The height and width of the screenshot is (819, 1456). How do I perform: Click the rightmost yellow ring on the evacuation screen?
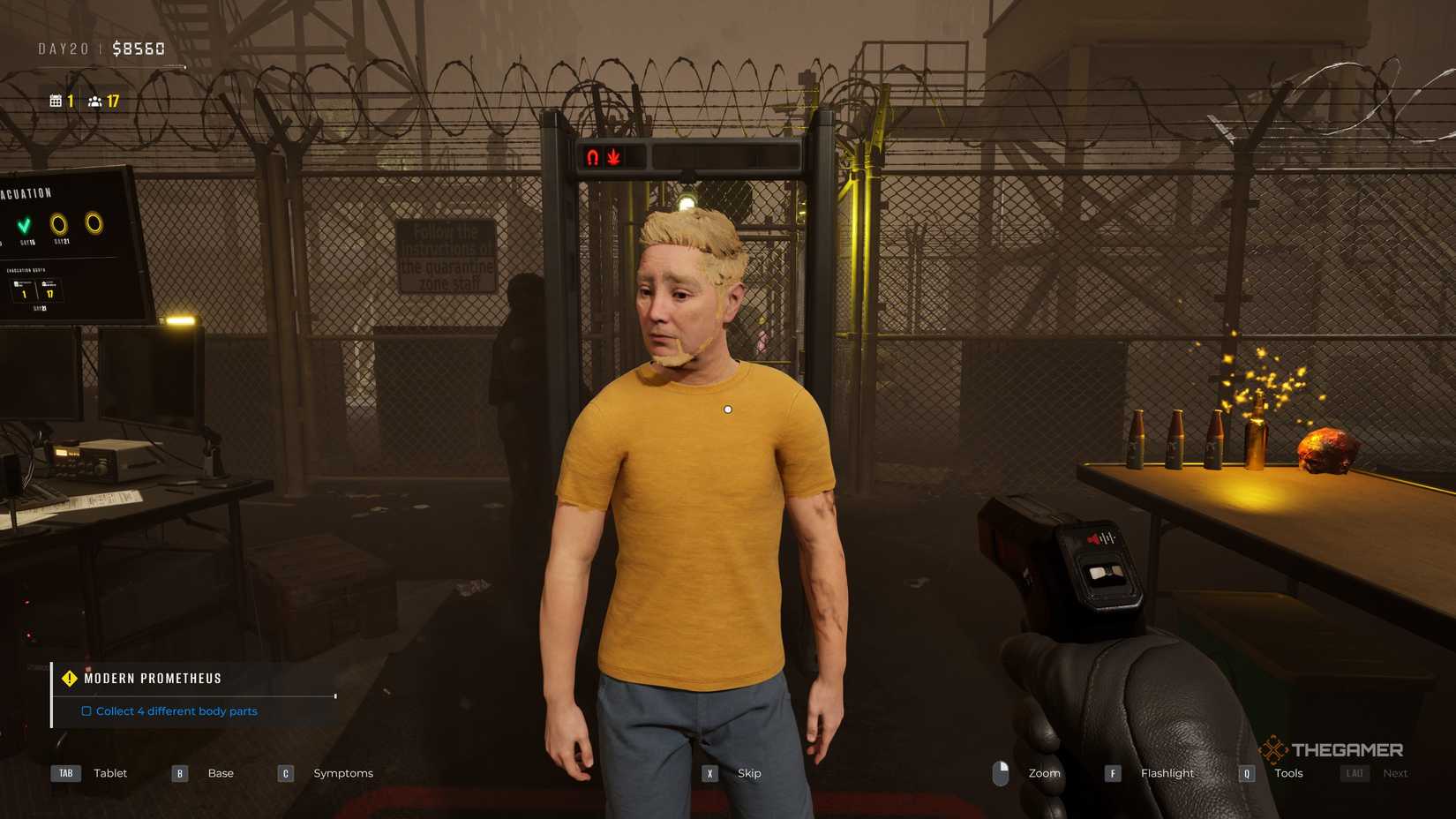(93, 222)
